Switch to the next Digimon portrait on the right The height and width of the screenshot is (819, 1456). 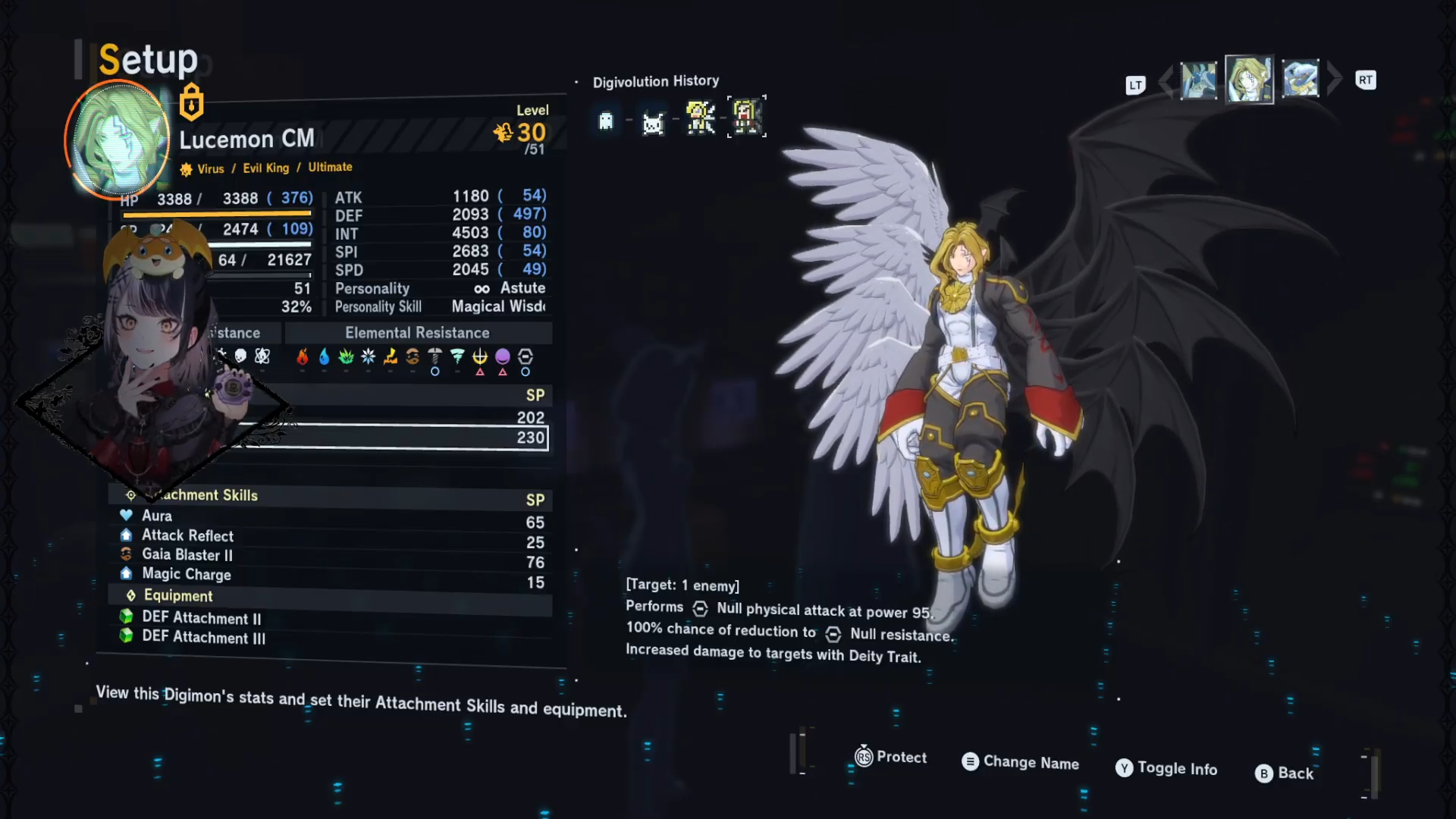[x=1301, y=79]
